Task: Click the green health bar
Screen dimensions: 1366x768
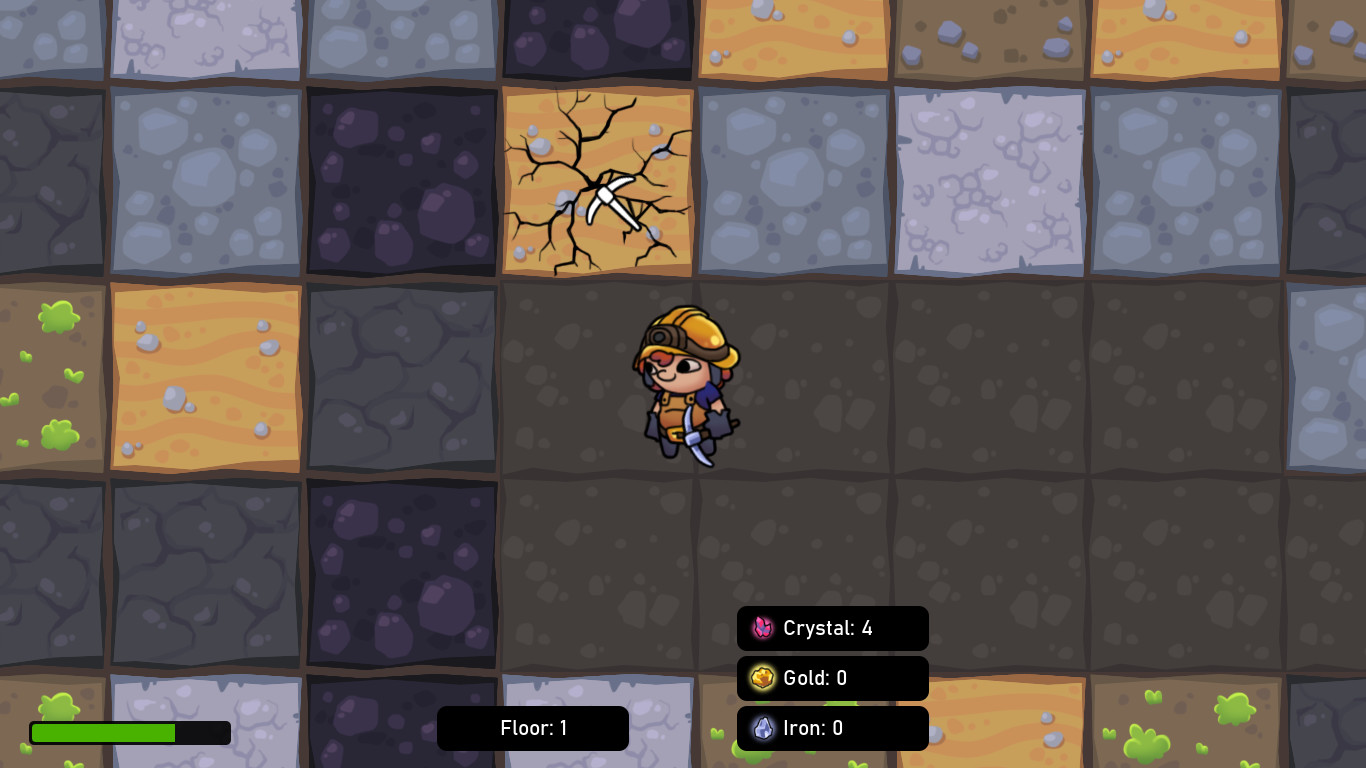Action: pos(103,733)
